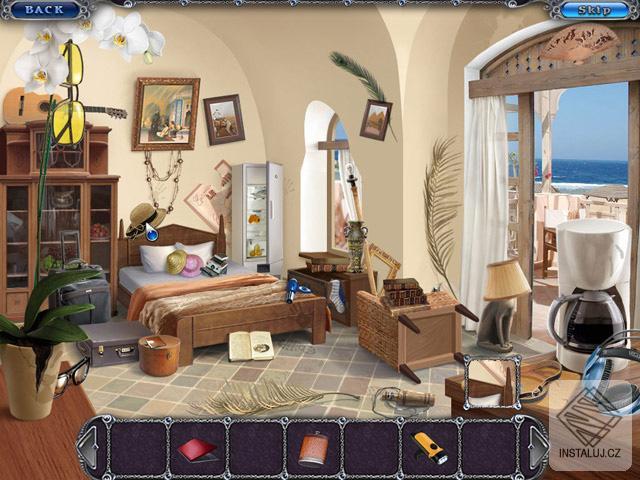Open the framed hint mirror above the inventory

(492, 381)
